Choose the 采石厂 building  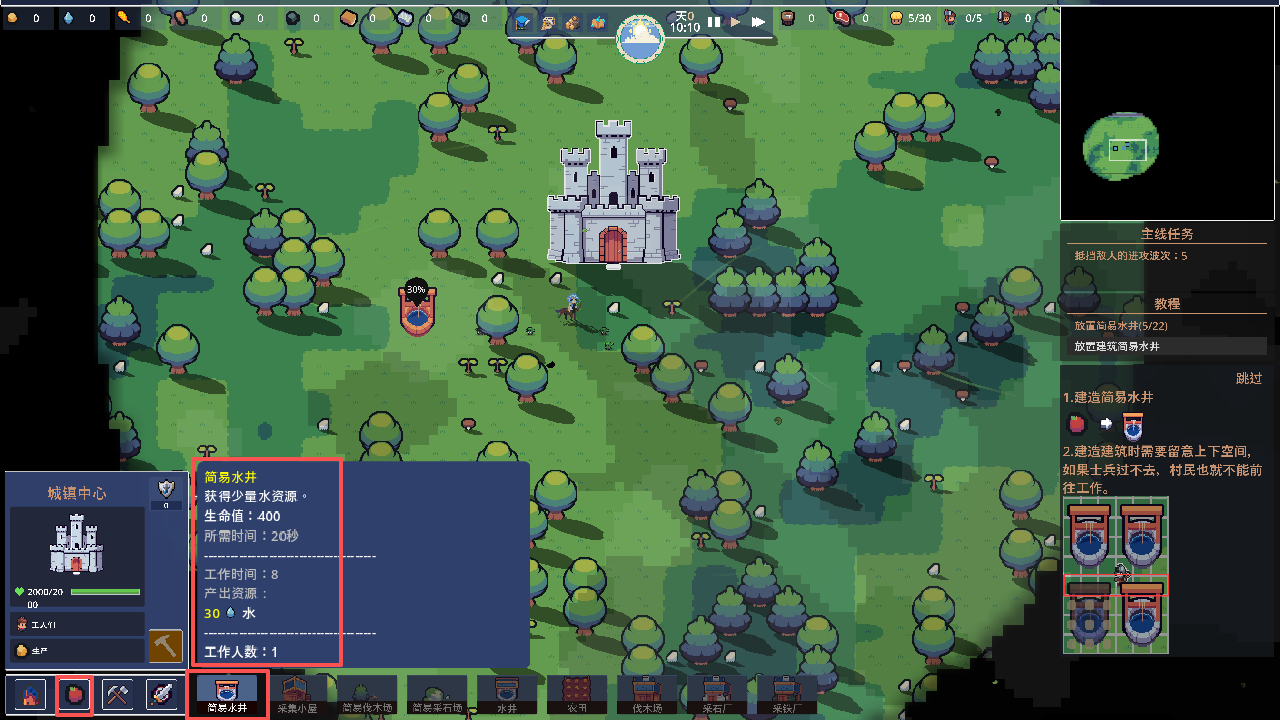717,694
